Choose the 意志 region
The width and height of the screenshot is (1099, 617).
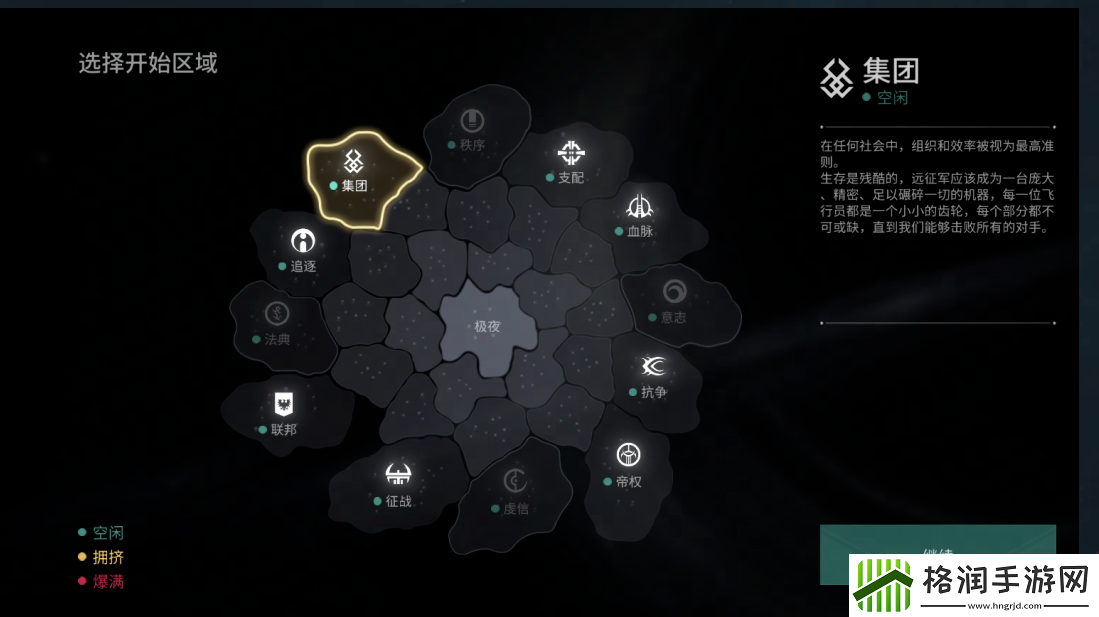674,300
